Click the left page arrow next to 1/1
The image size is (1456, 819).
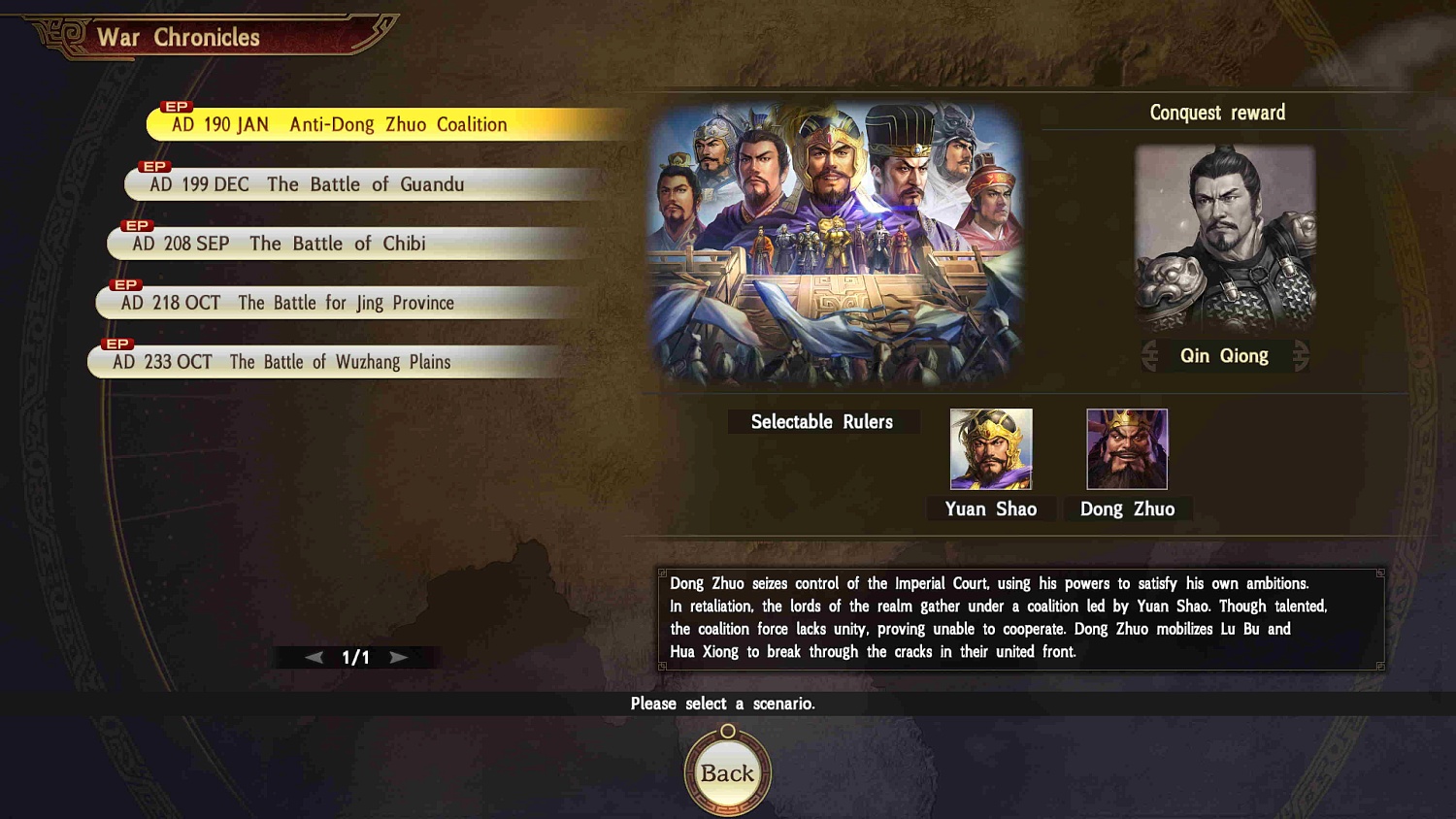pyautogui.click(x=313, y=656)
